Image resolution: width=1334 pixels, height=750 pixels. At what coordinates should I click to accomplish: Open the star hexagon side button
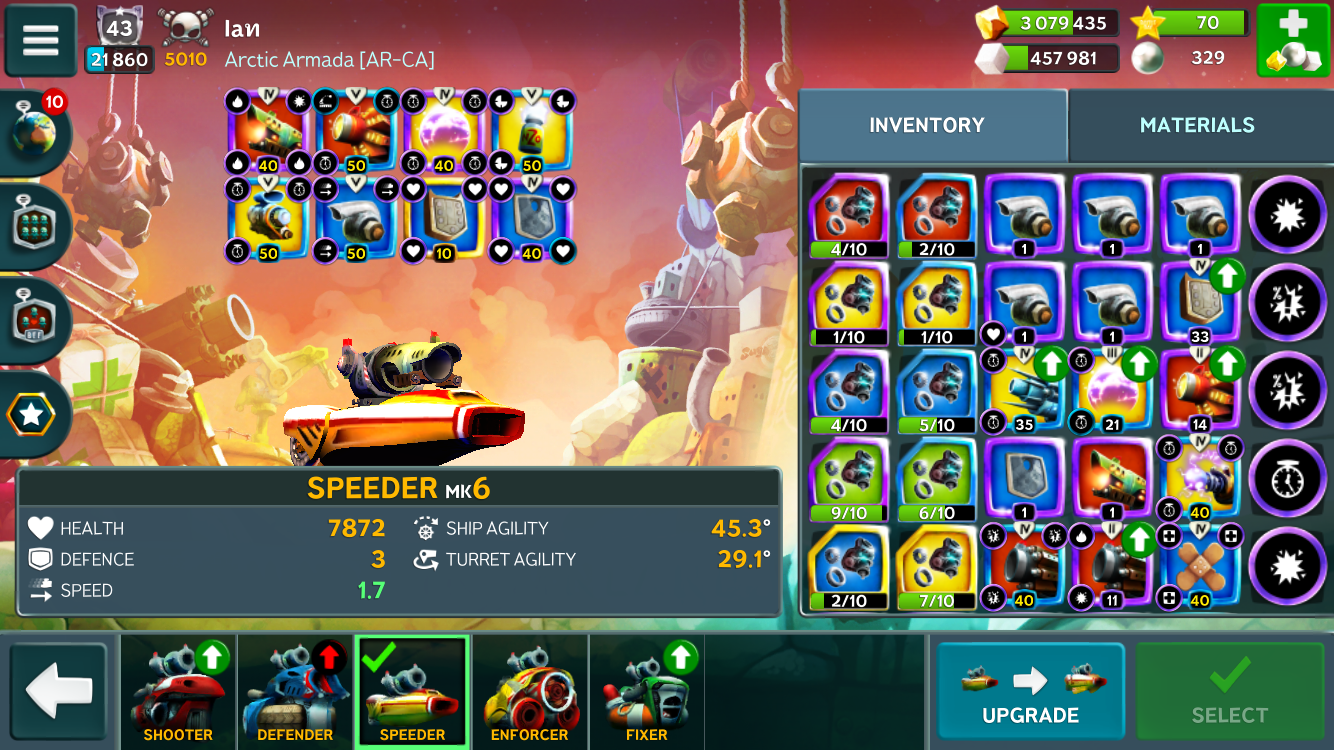33,414
